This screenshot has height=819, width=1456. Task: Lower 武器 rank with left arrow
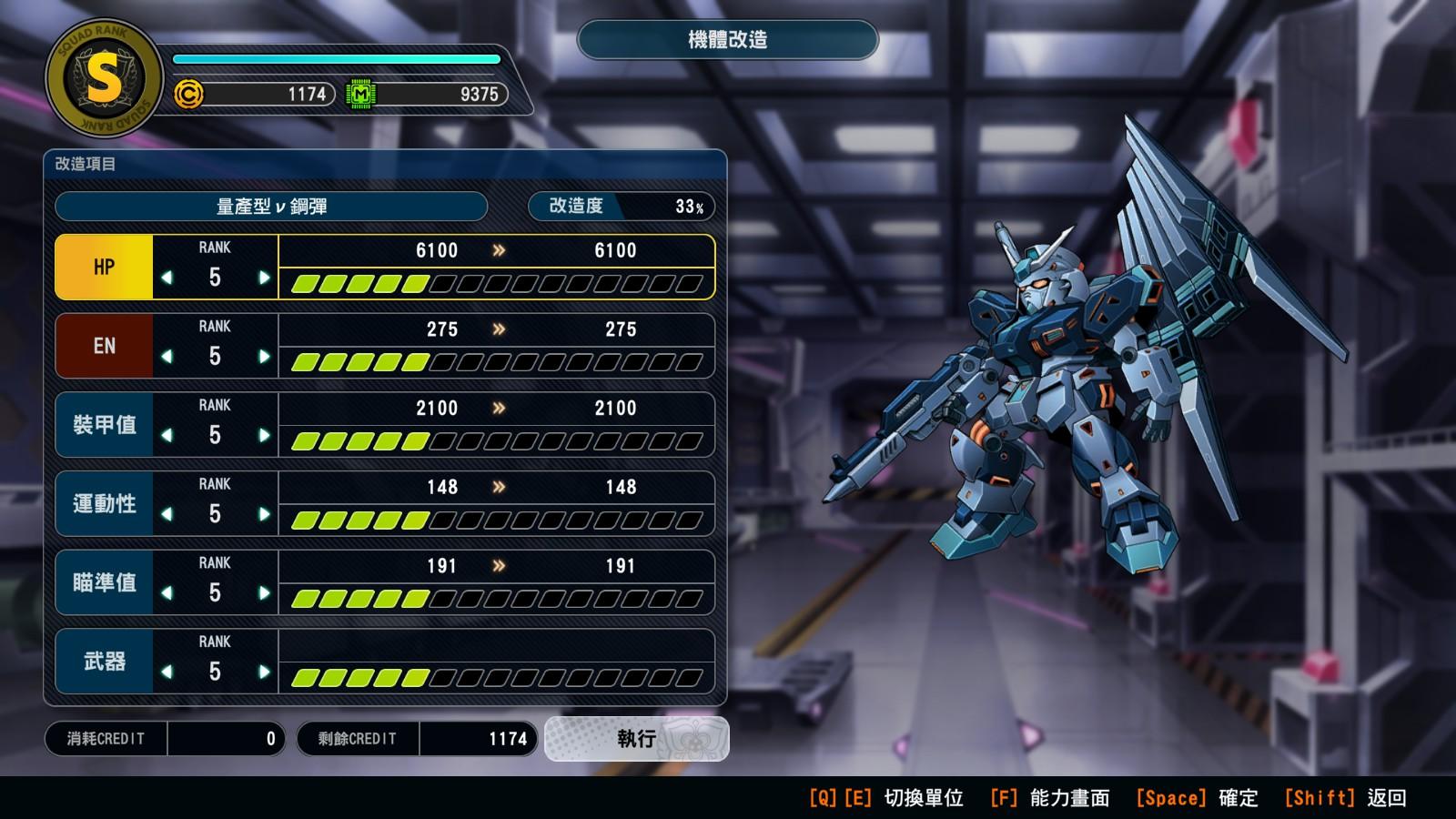point(167,672)
